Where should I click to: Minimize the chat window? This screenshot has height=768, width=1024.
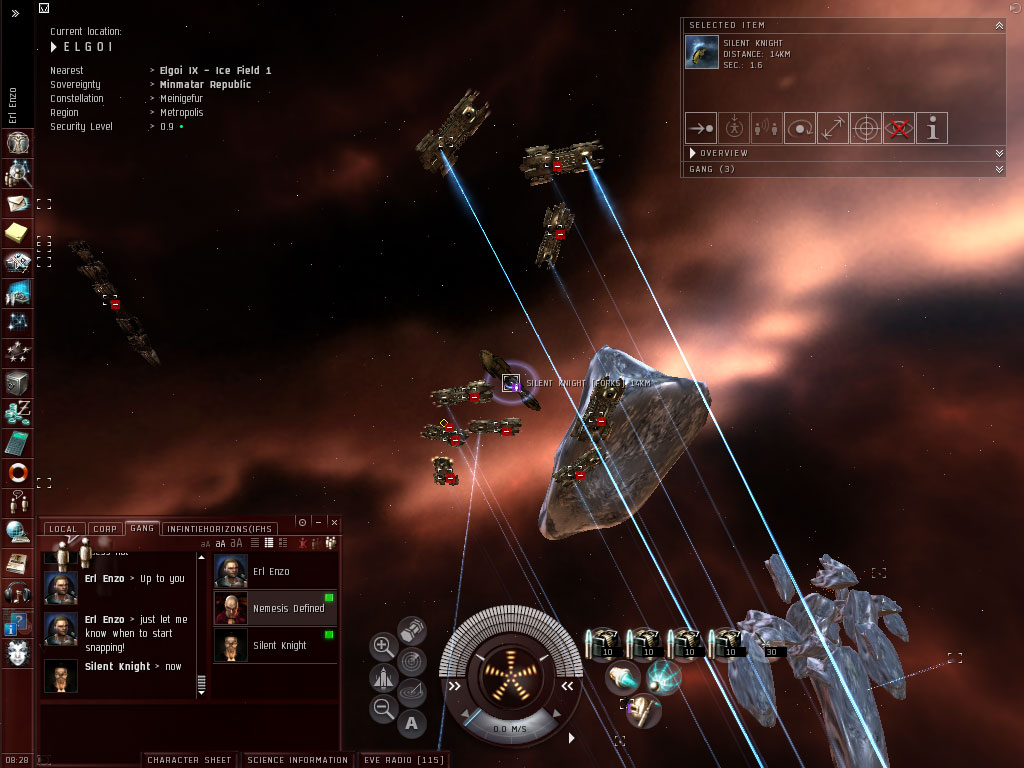pos(318,522)
